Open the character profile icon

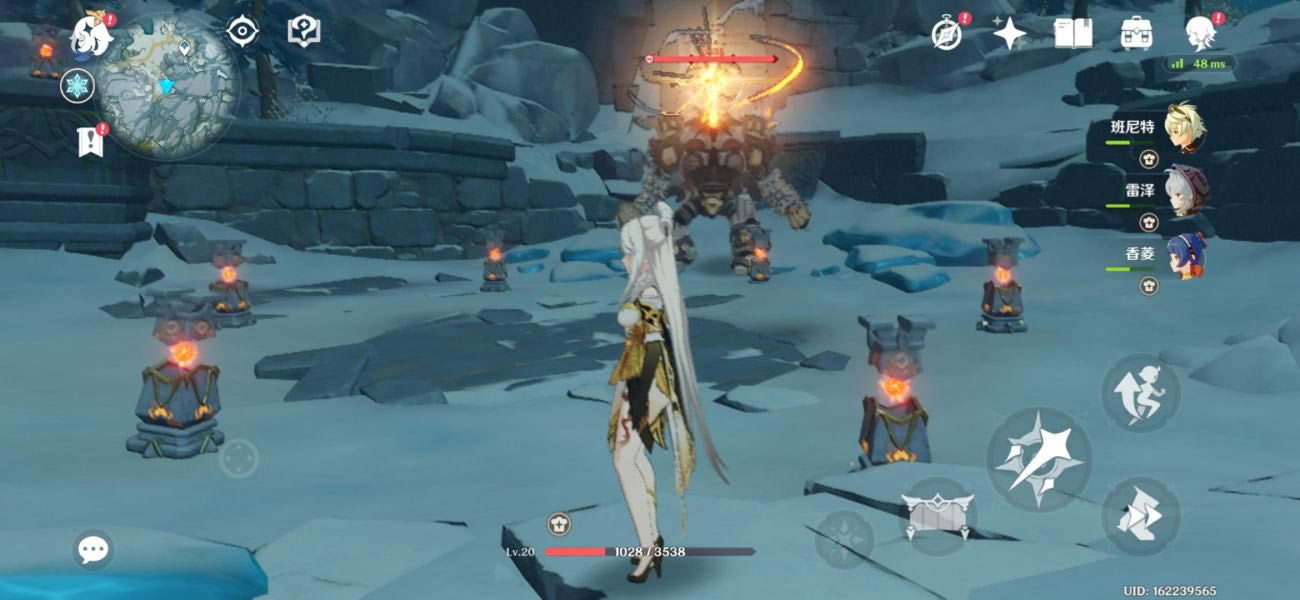1199,33
